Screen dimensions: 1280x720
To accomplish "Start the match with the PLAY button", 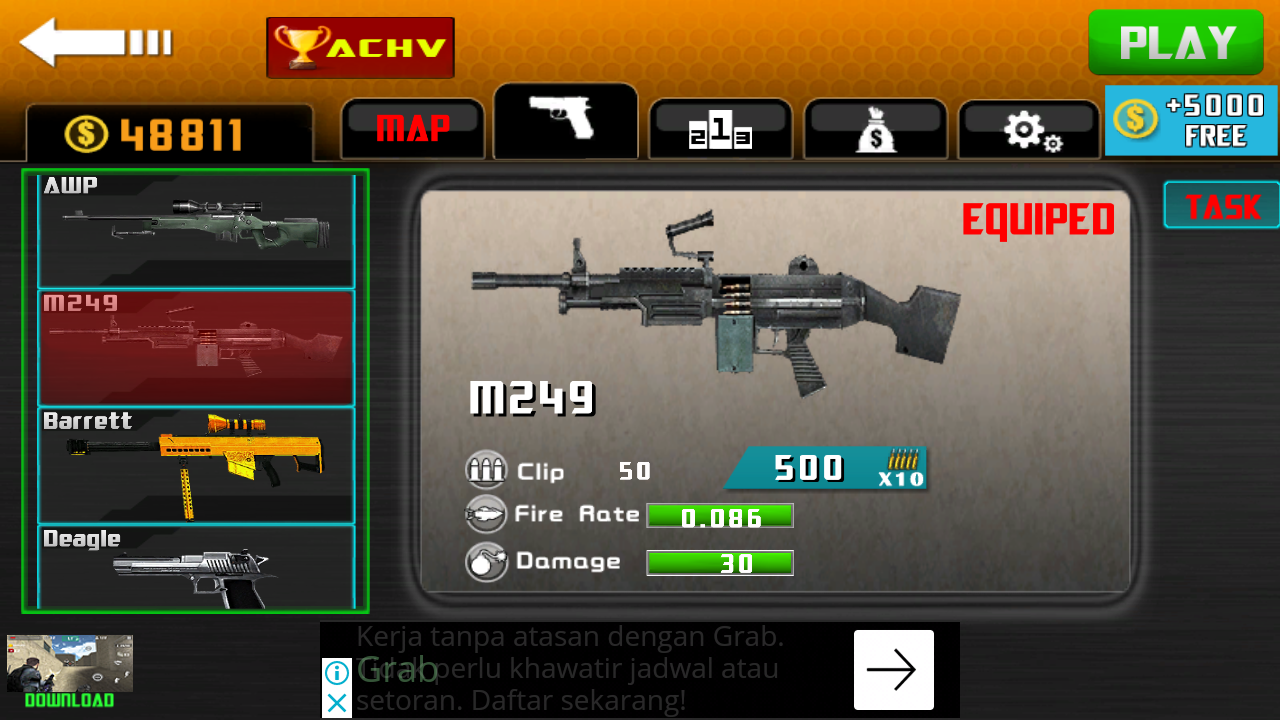I will 1176,43.
